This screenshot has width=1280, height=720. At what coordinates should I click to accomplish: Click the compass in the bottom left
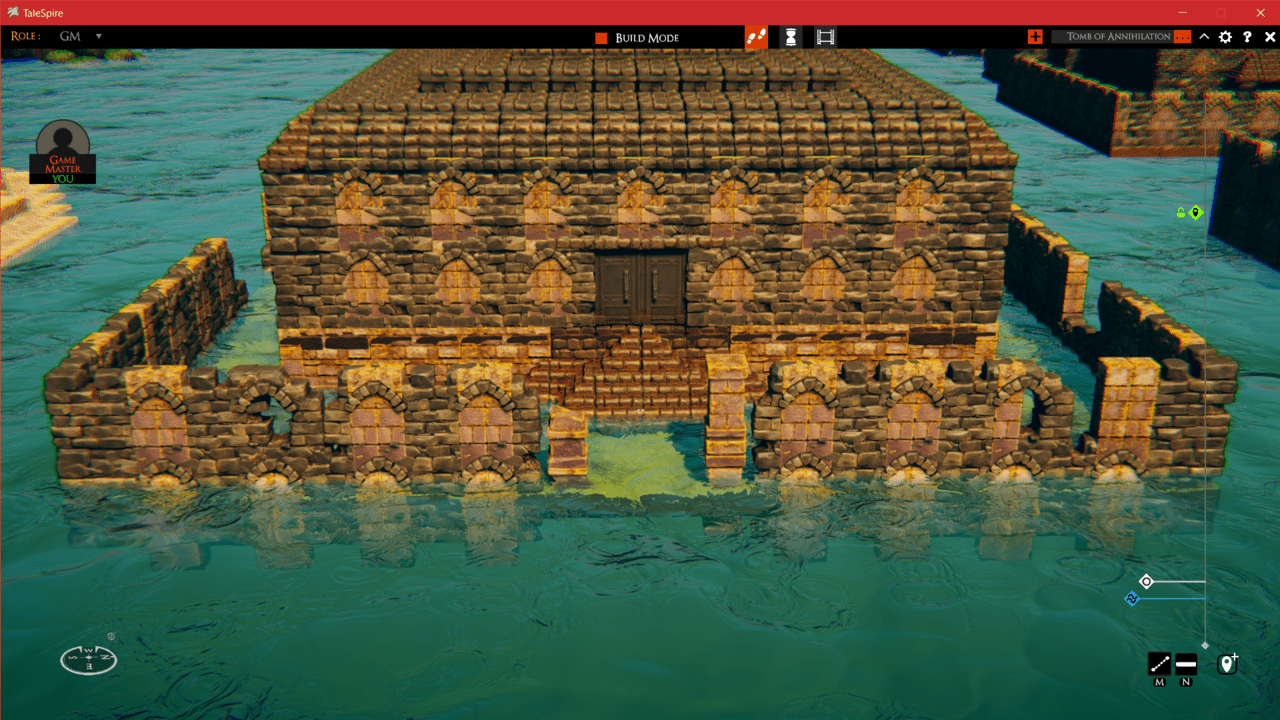tap(88, 660)
